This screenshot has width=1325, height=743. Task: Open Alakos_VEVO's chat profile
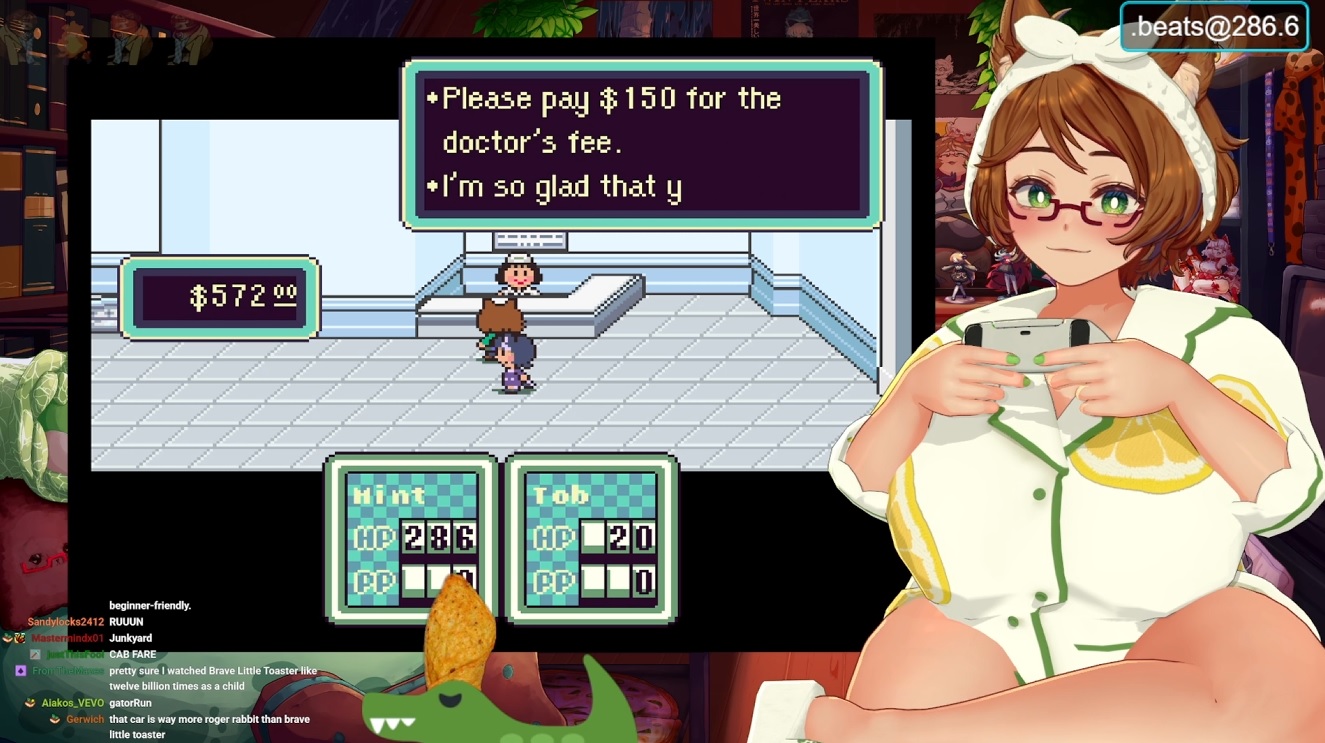click(x=72, y=703)
